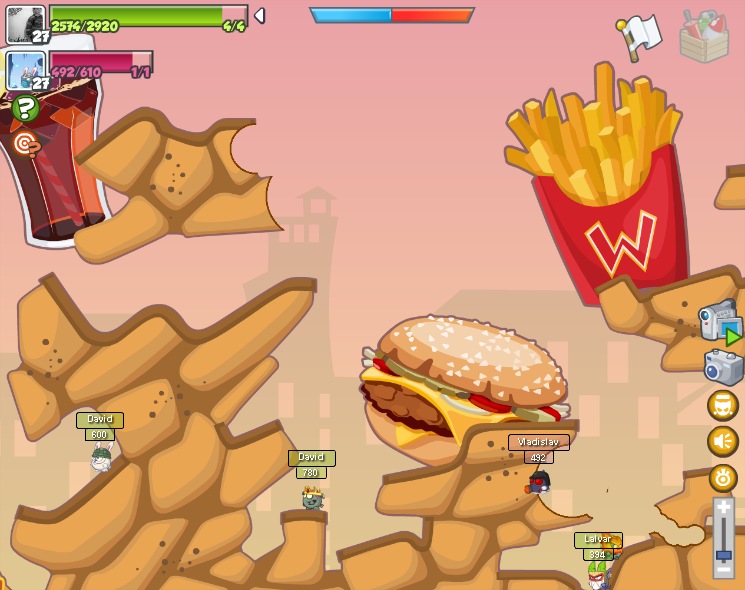Click the green question mark help button
Image resolution: width=745 pixels, height=590 pixels.
[26, 108]
